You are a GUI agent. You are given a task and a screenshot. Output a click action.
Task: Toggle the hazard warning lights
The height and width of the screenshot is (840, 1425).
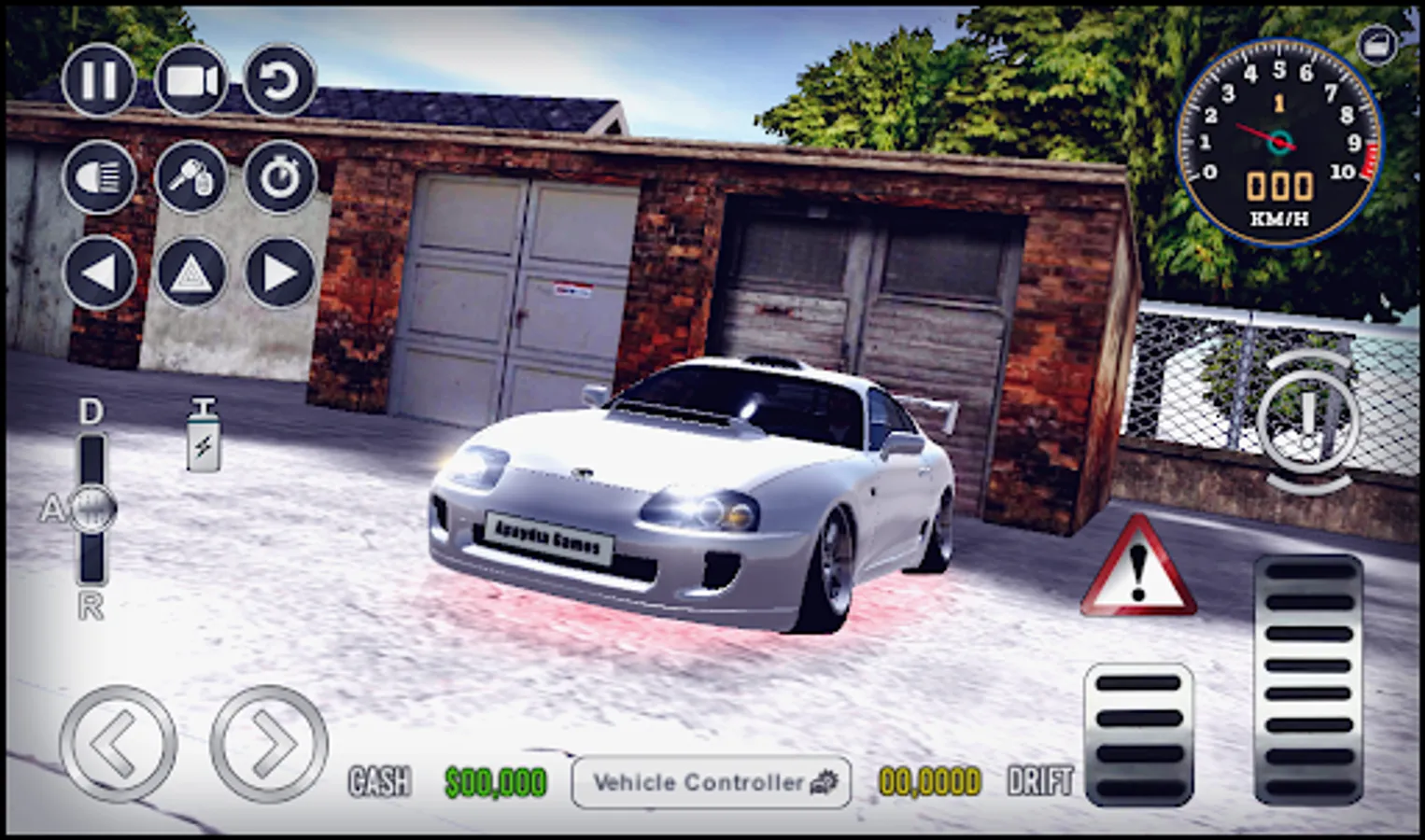point(191,273)
